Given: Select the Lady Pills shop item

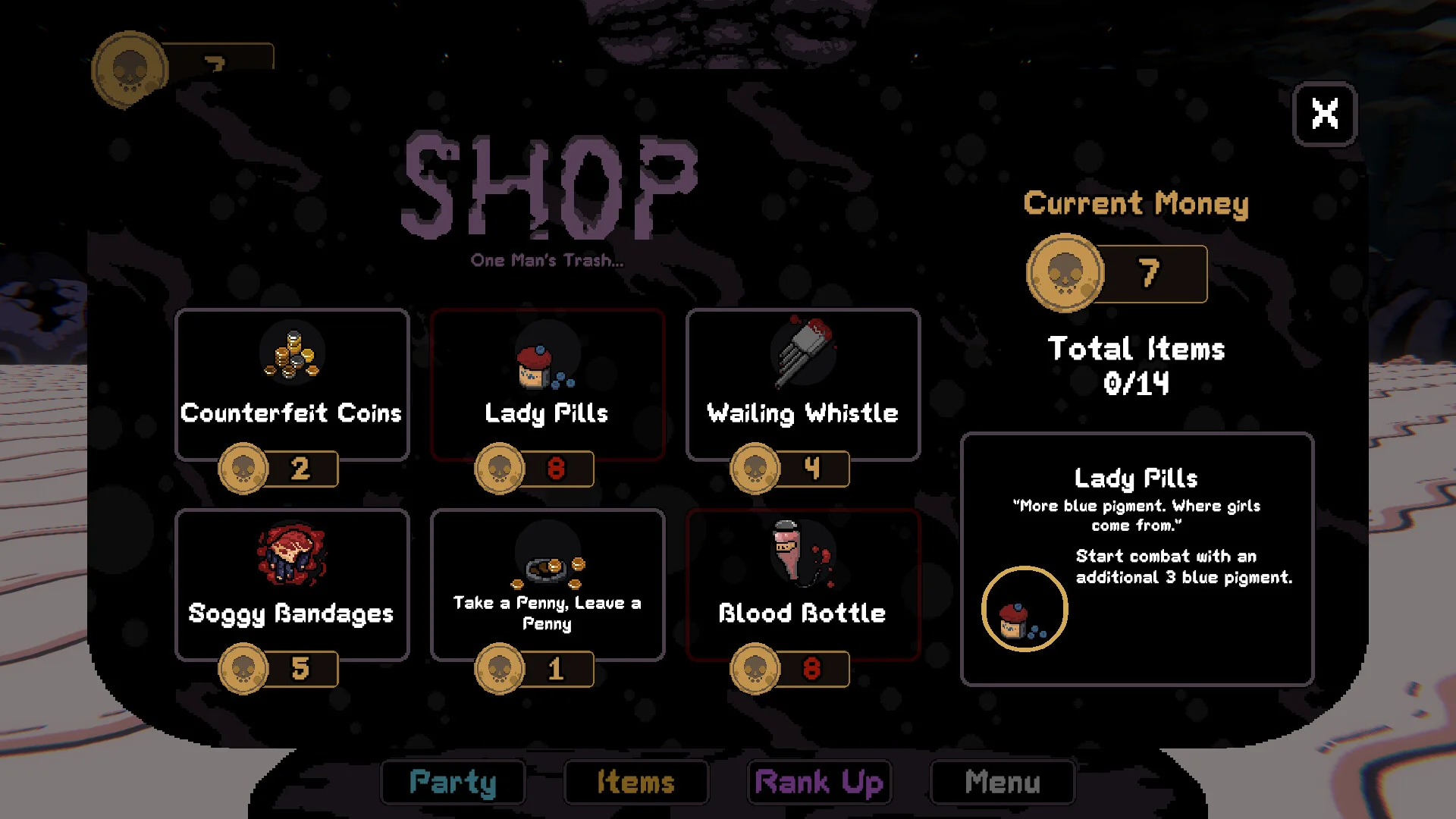Looking at the screenshot, I should (548, 384).
